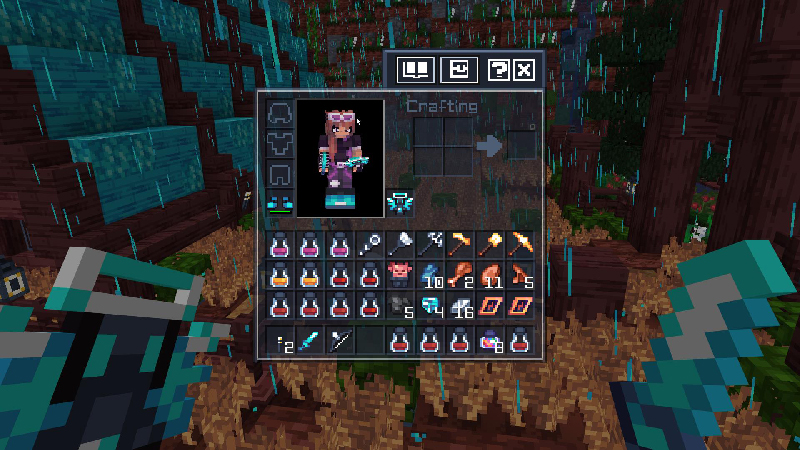Click the empty leggings armor slot
The width and height of the screenshot is (800, 450).
click(x=279, y=172)
